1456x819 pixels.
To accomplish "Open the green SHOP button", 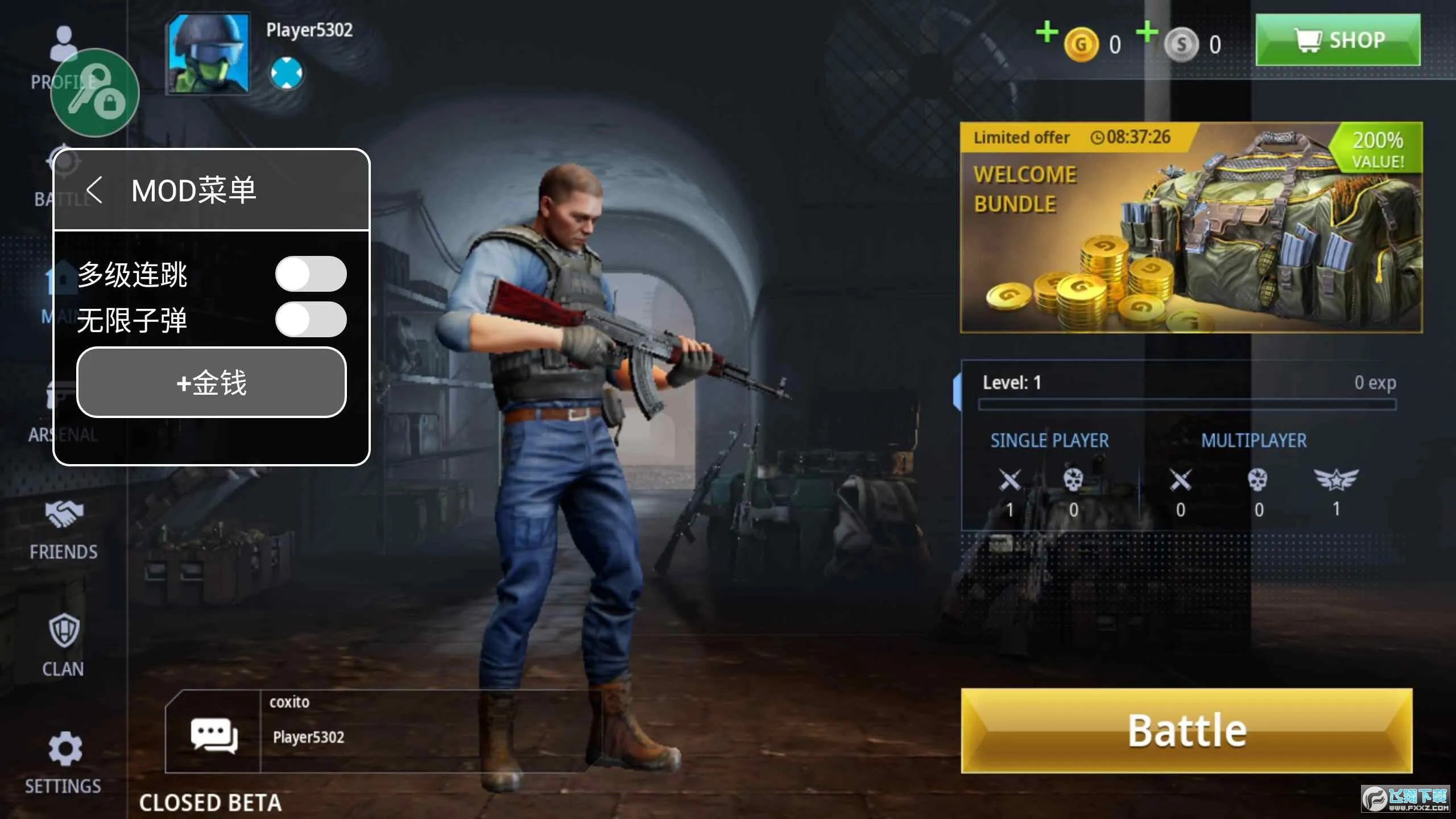I will (1337, 40).
